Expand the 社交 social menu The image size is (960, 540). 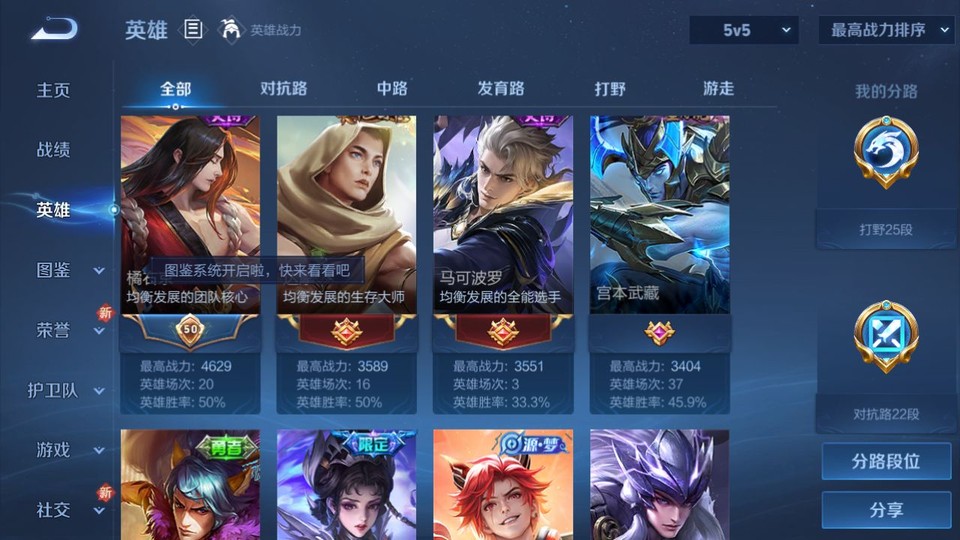(66, 510)
